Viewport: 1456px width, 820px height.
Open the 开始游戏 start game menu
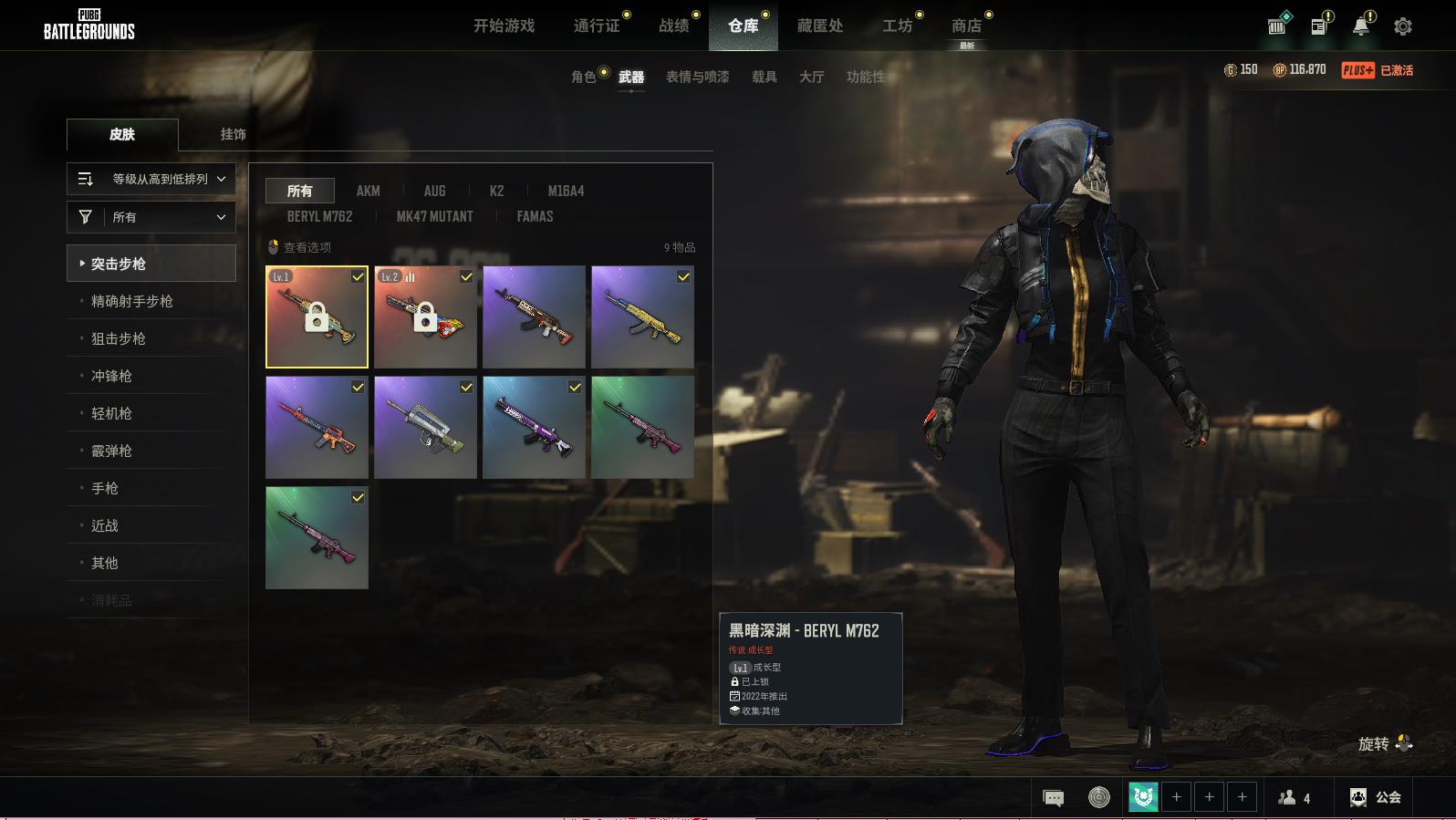504,26
